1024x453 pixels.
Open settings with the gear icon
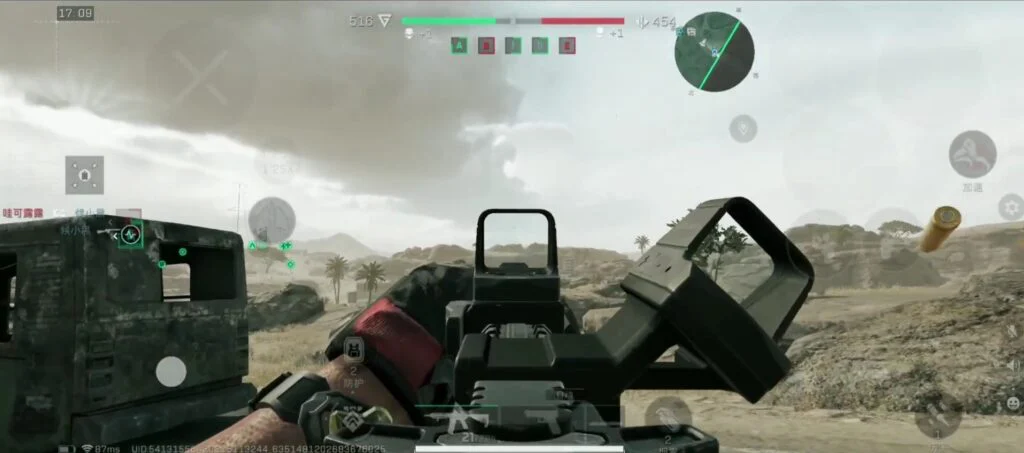pyautogui.click(x=1012, y=207)
